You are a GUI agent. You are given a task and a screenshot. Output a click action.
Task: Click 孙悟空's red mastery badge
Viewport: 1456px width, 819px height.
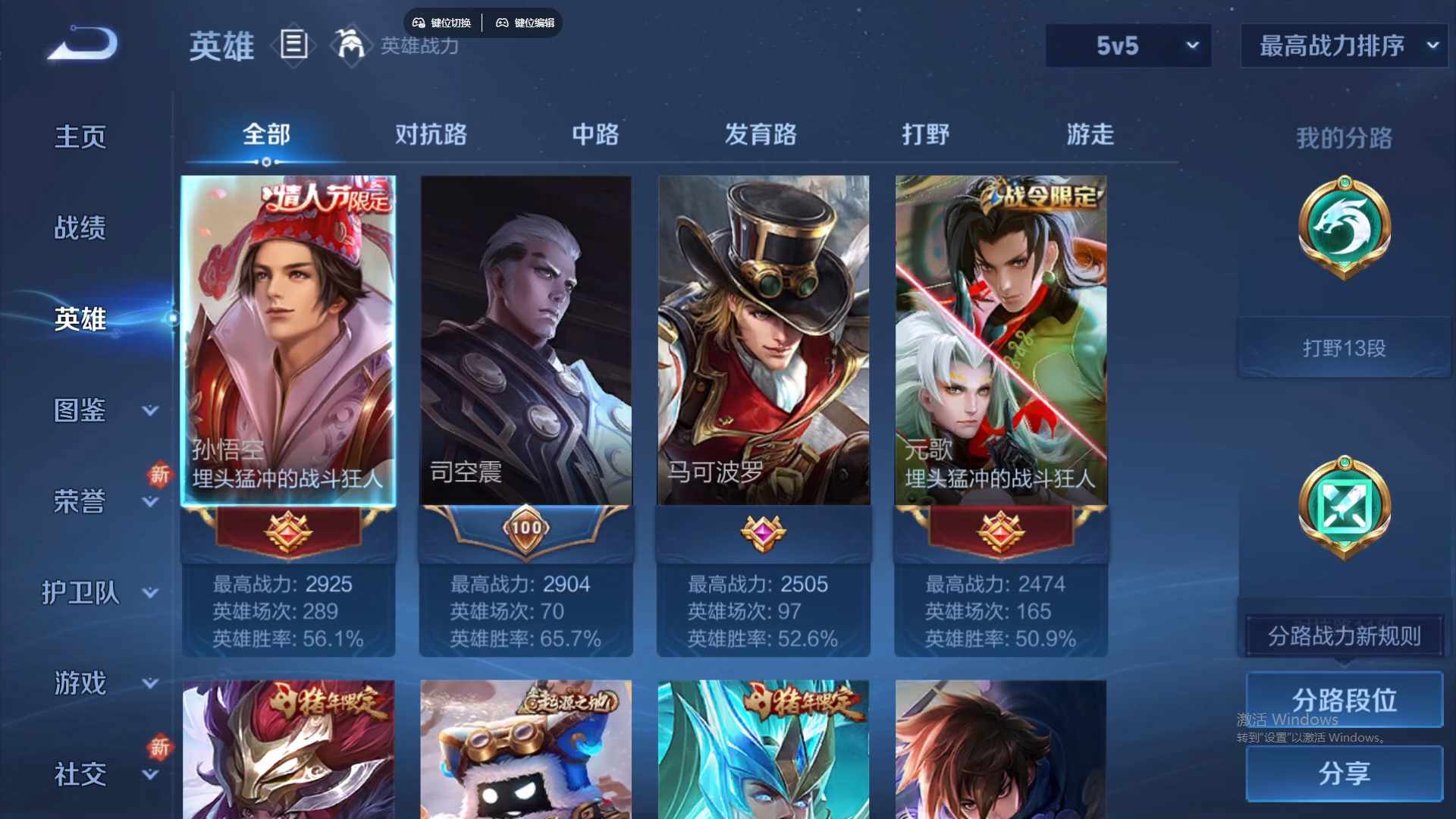(288, 531)
